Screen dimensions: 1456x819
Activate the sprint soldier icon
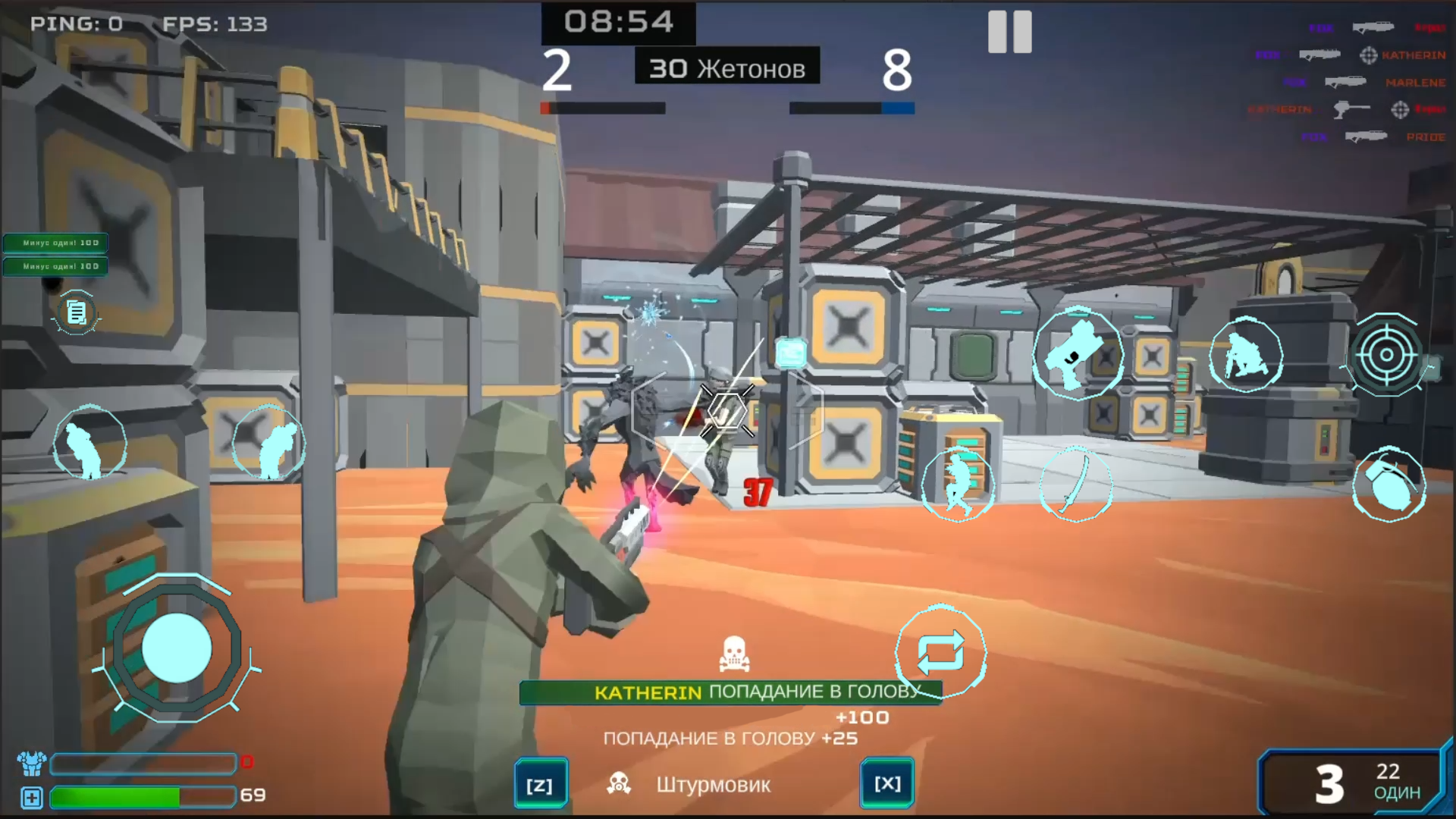tap(957, 485)
